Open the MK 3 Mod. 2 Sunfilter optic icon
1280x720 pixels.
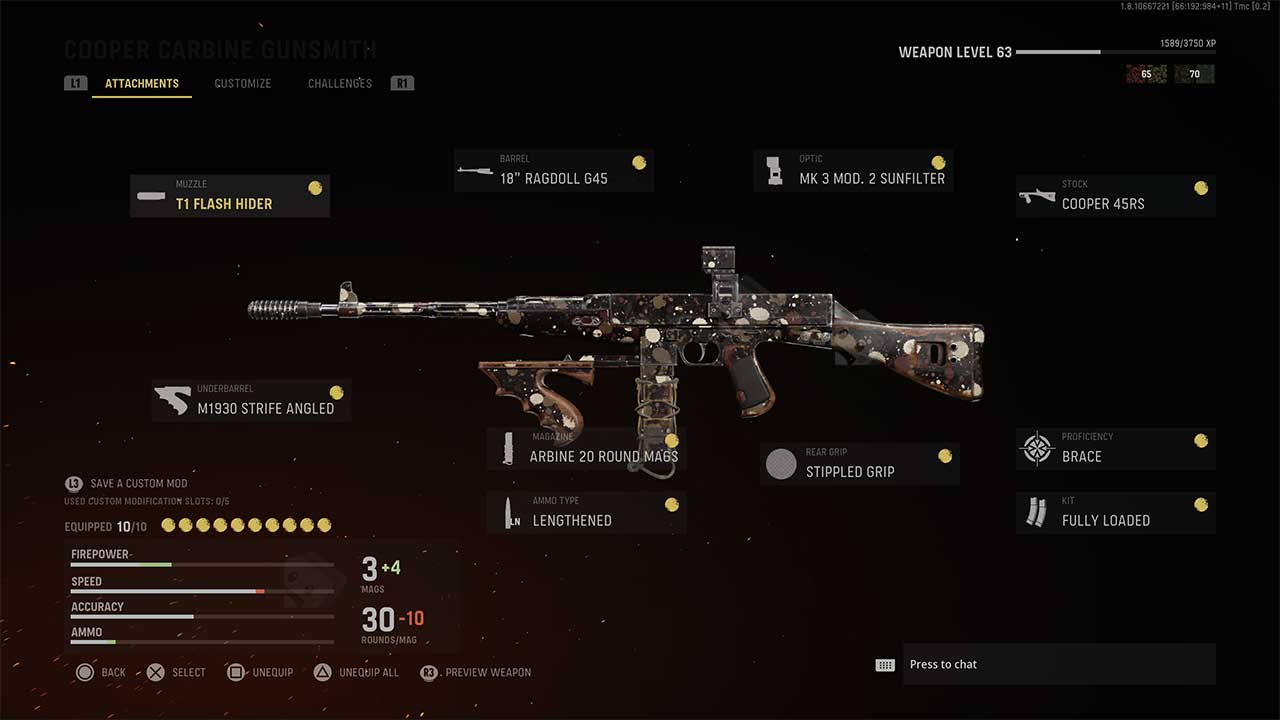coord(775,169)
